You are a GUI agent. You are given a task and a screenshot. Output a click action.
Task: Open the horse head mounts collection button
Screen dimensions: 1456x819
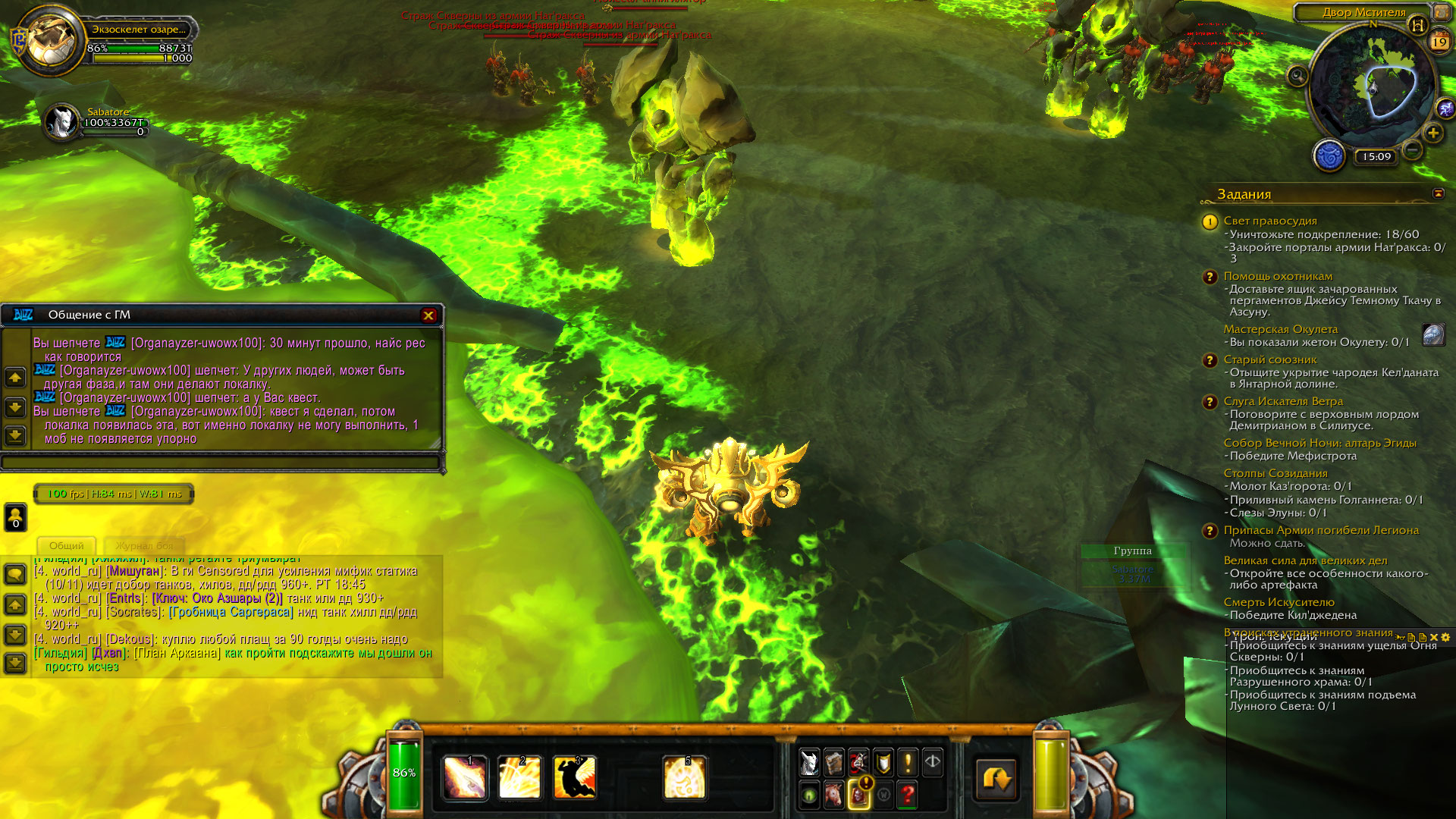tap(834, 795)
